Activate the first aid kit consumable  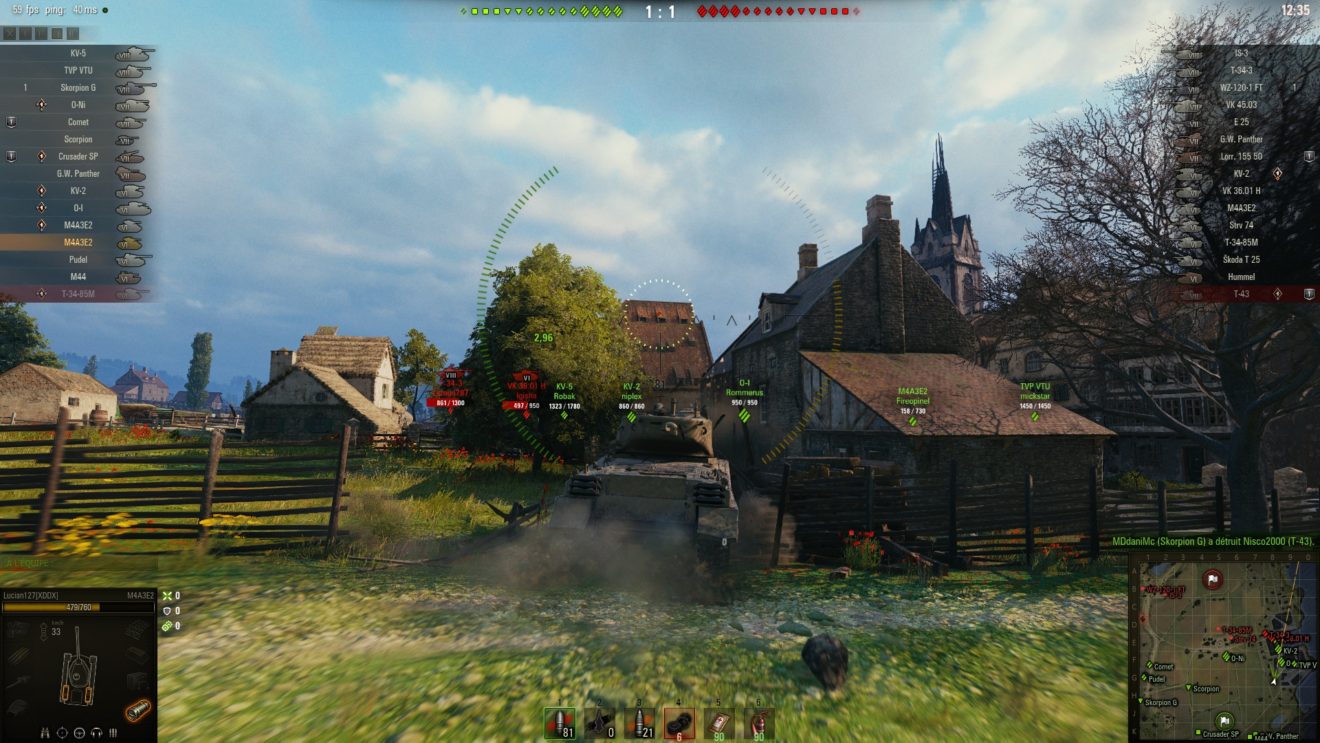coord(719,722)
